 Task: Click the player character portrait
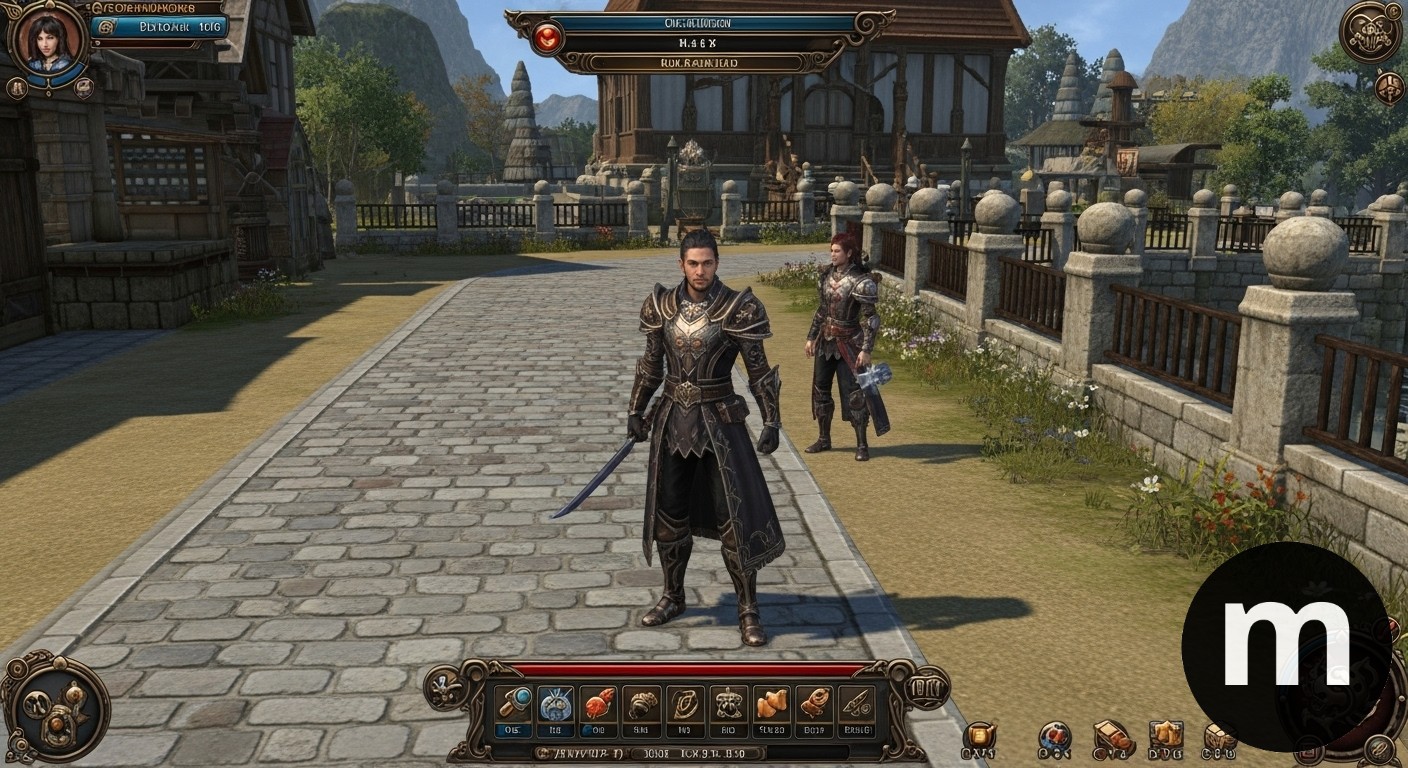click(47, 42)
